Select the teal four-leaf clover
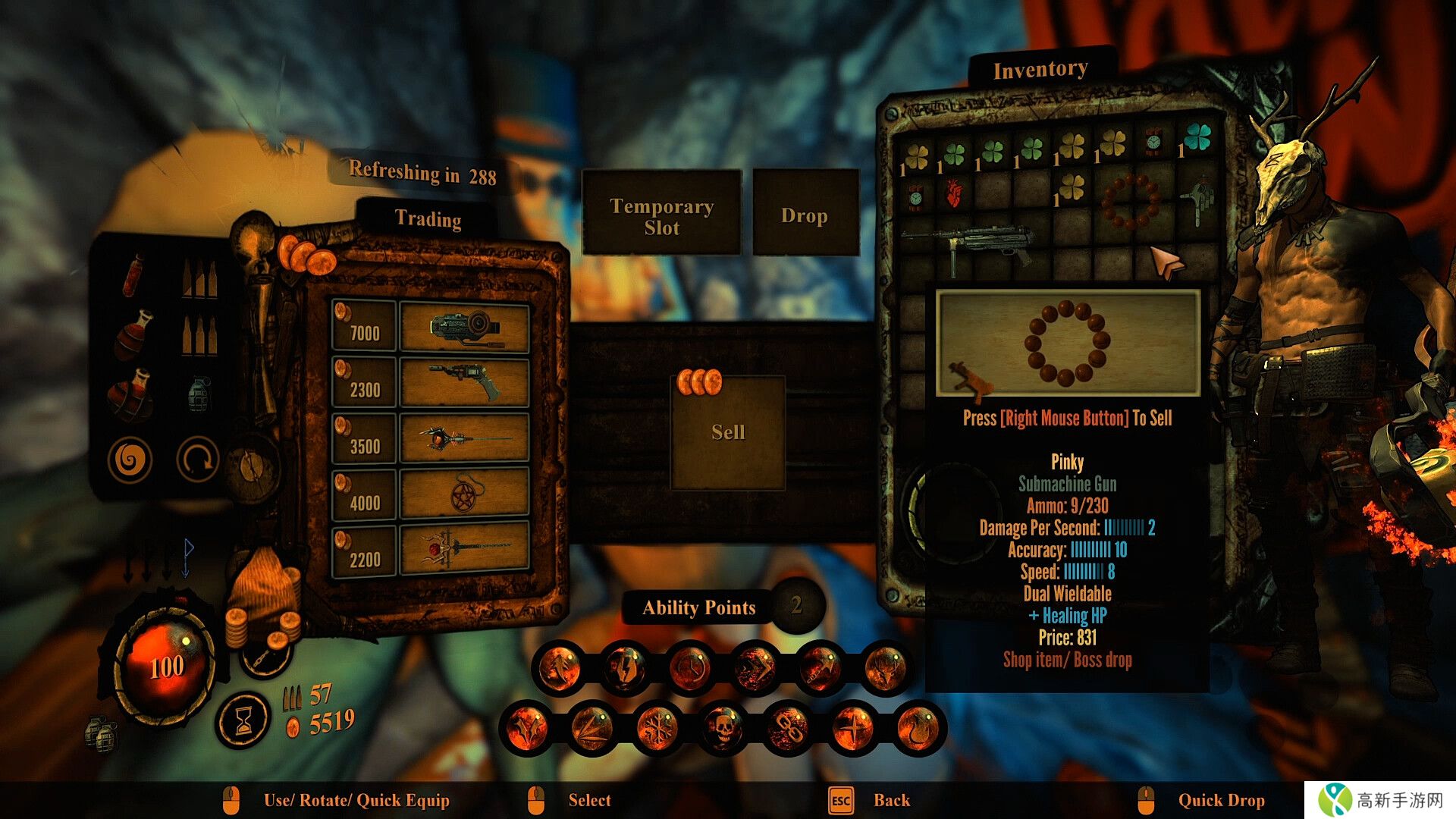Screen dimensions: 1456x819 (1197, 137)
